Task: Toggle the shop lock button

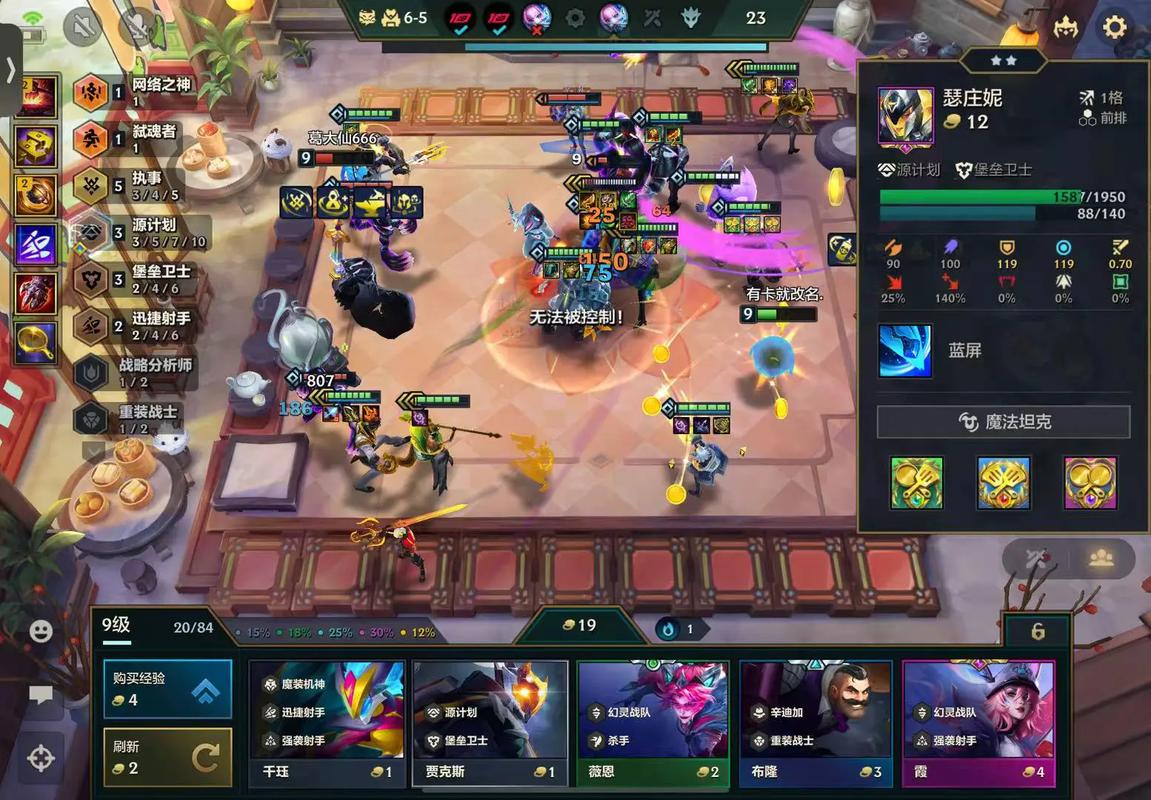Action: tap(1037, 631)
